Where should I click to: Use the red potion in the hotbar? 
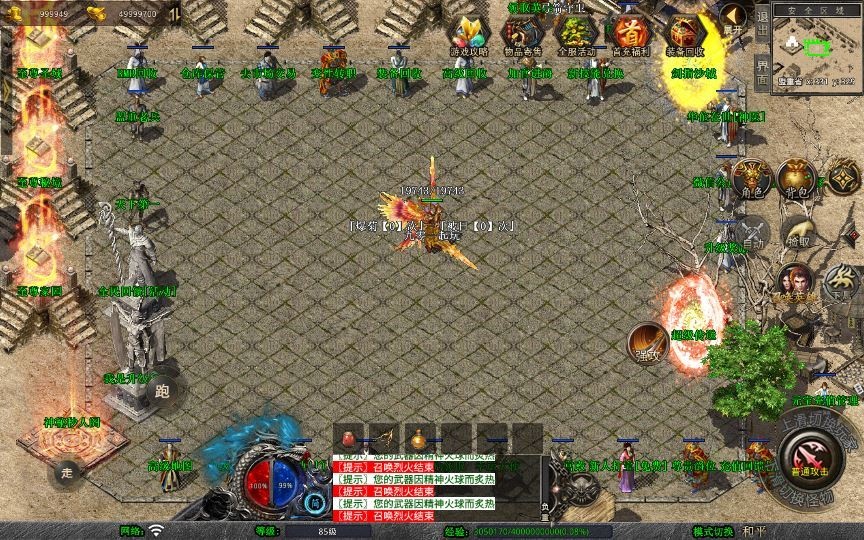coord(349,438)
